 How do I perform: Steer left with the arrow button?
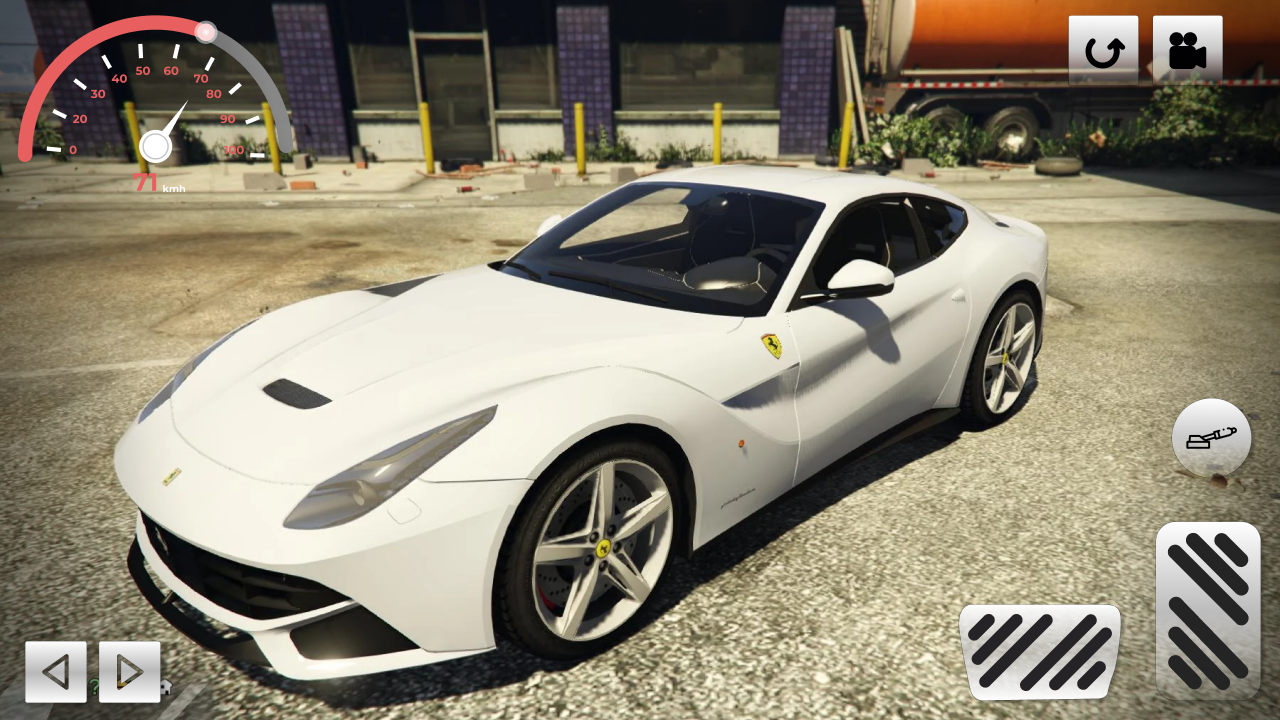pos(56,671)
